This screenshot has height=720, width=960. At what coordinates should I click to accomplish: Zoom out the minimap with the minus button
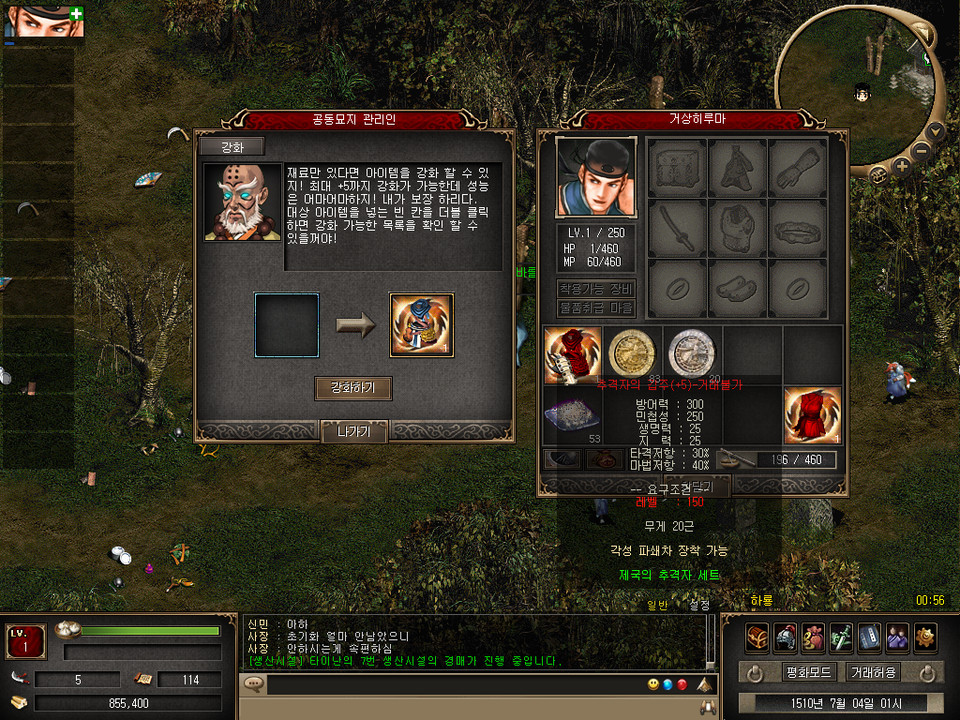tap(921, 151)
